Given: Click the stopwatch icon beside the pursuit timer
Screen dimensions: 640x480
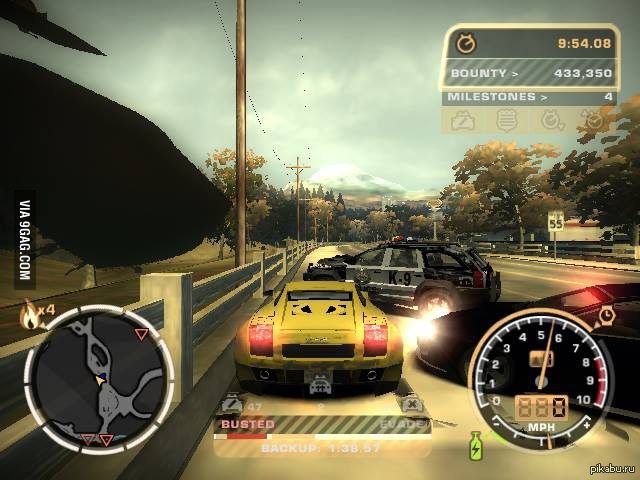Looking at the screenshot, I should 466,43.
